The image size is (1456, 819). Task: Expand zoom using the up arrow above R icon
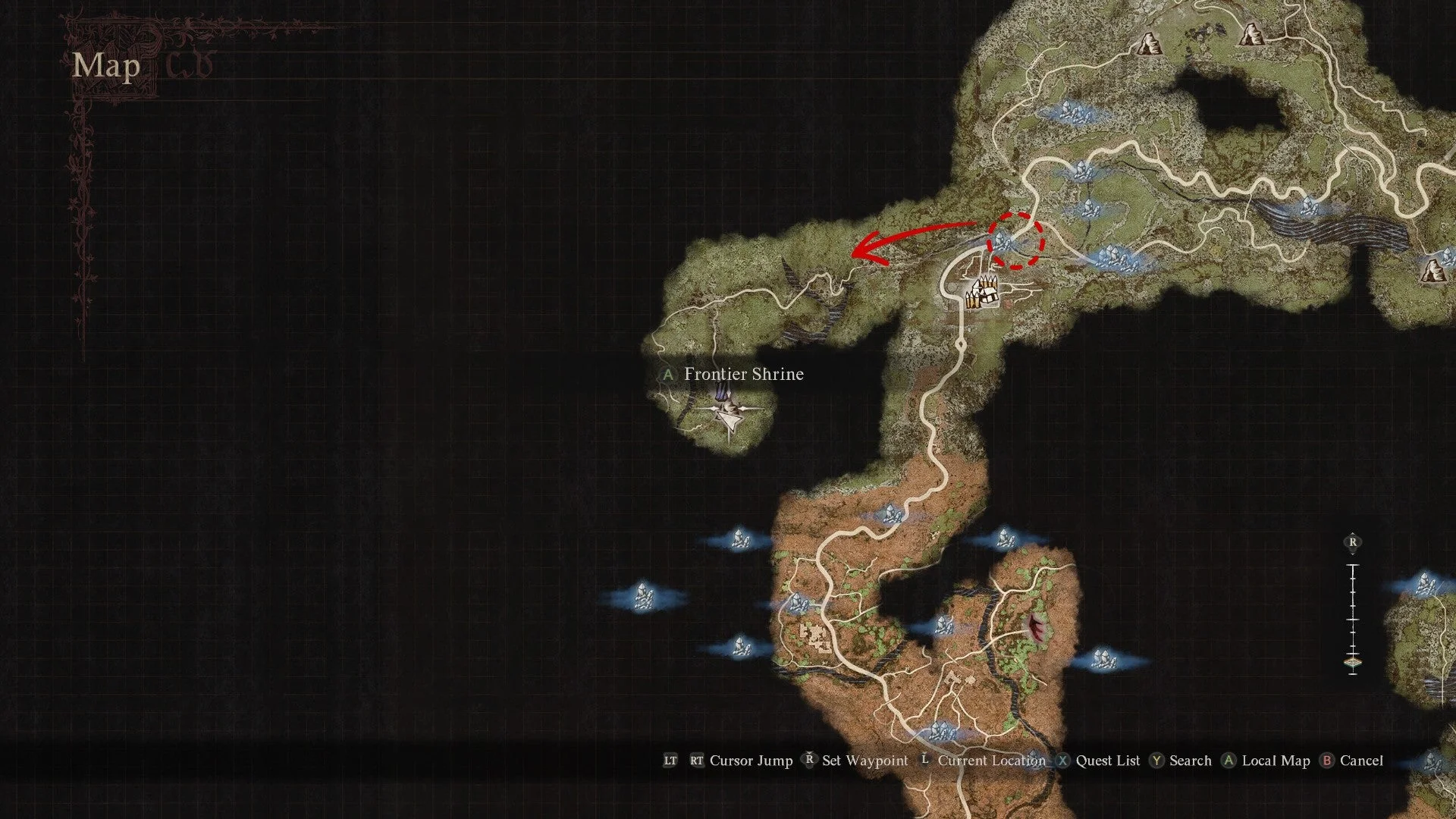coord(1353,533)
